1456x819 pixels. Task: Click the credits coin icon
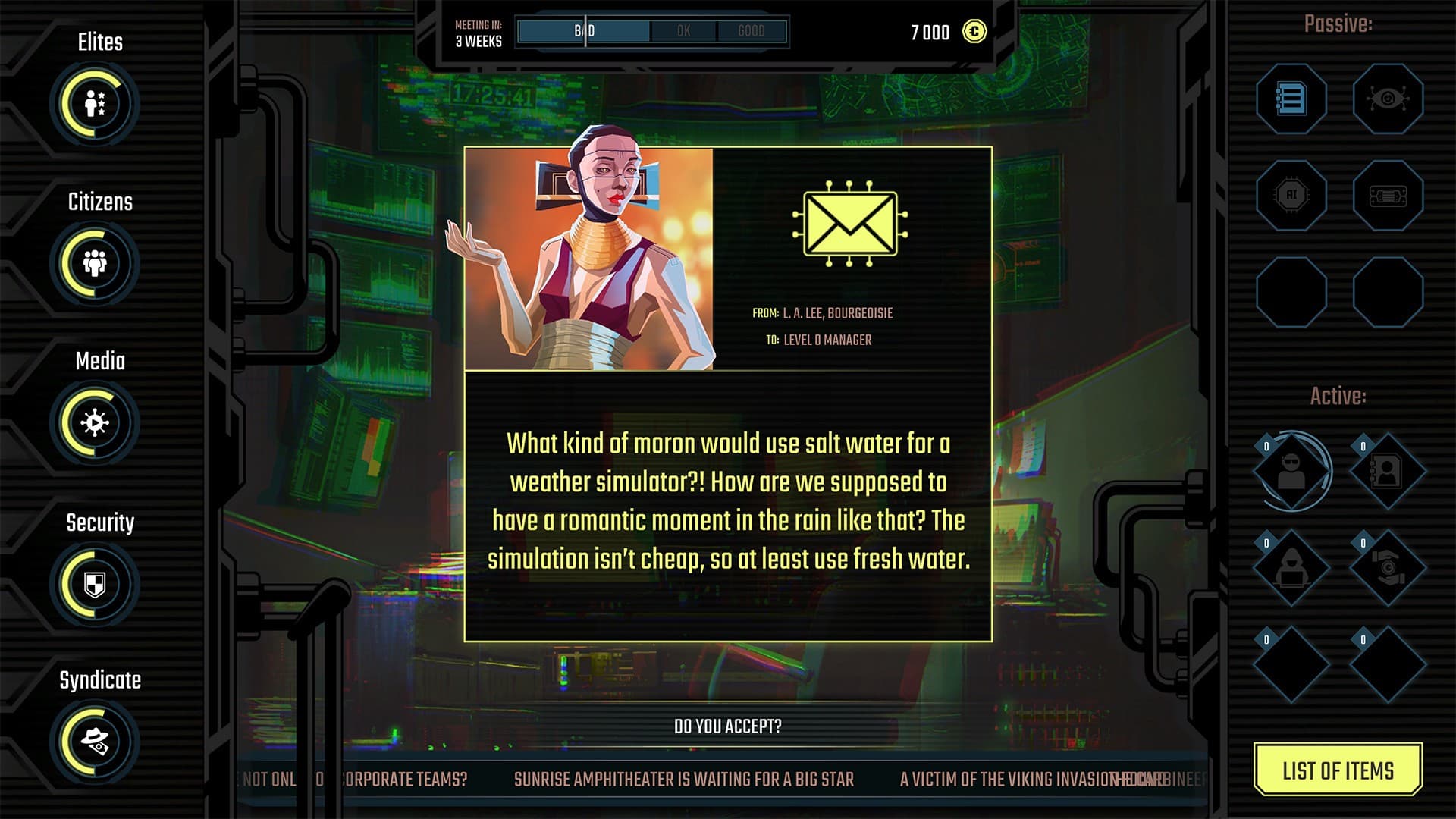(974, 32)
